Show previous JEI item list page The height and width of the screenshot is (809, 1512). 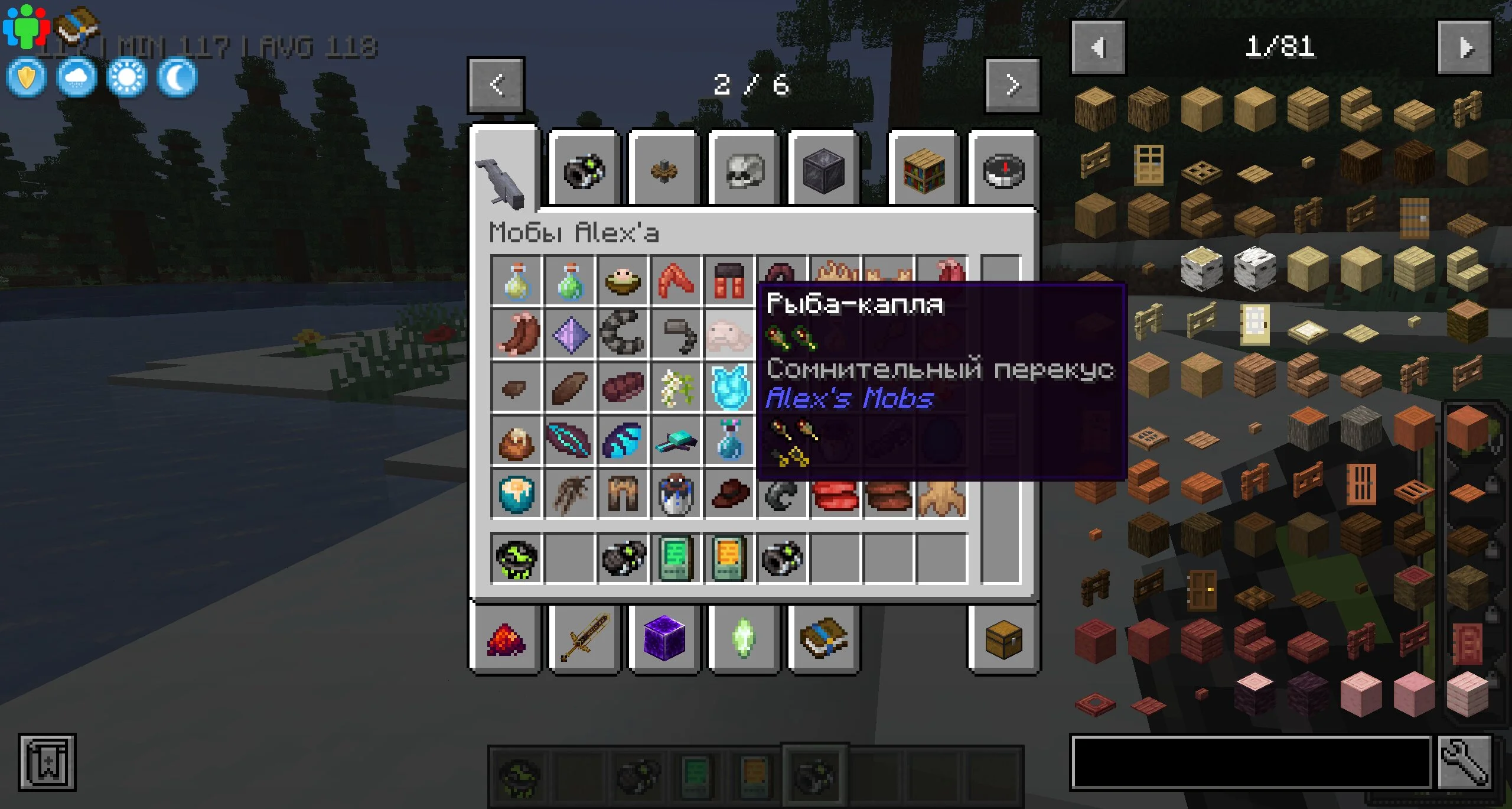point(1098,47)
